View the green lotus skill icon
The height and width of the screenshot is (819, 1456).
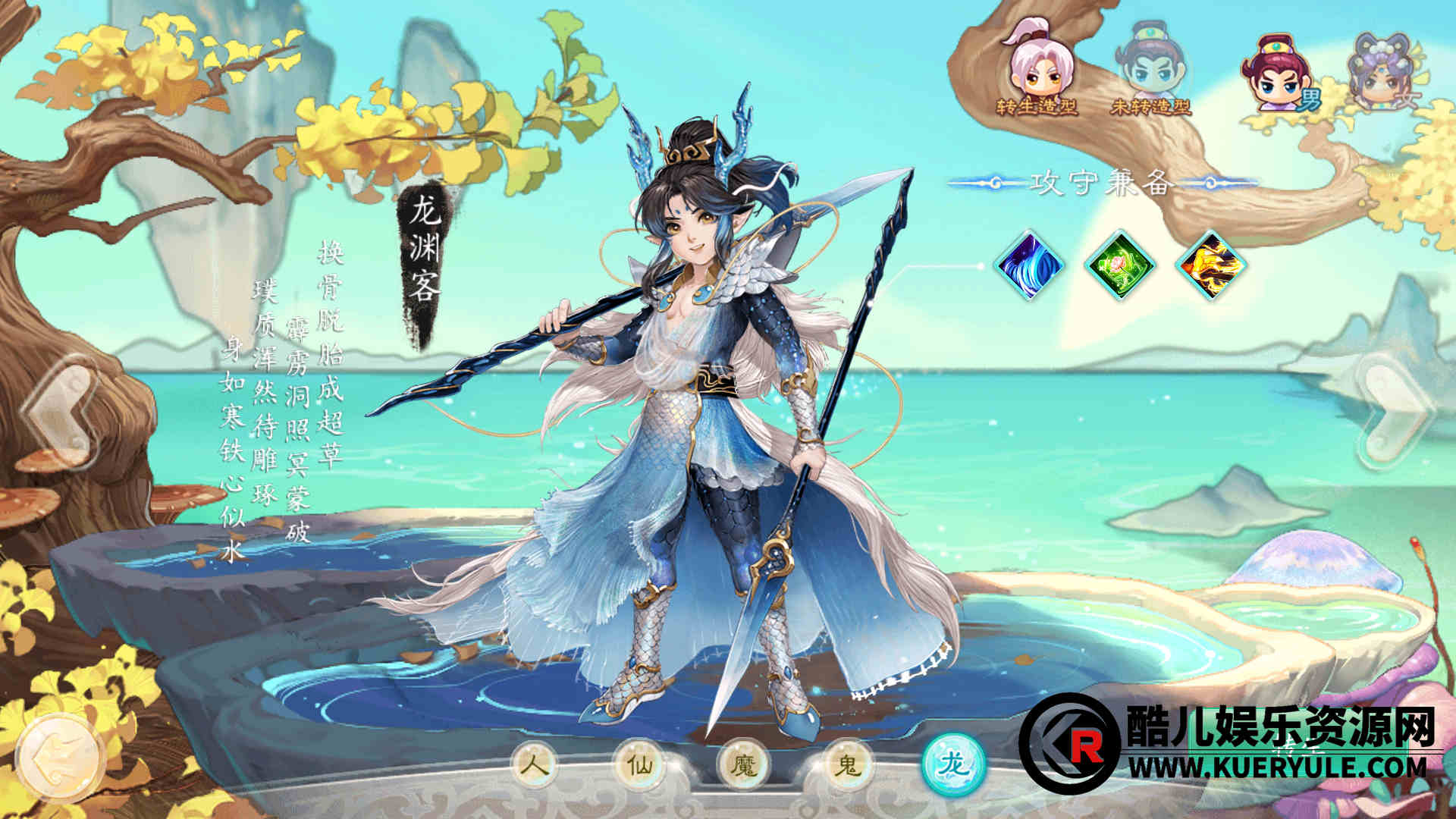tap(1120, 265)
